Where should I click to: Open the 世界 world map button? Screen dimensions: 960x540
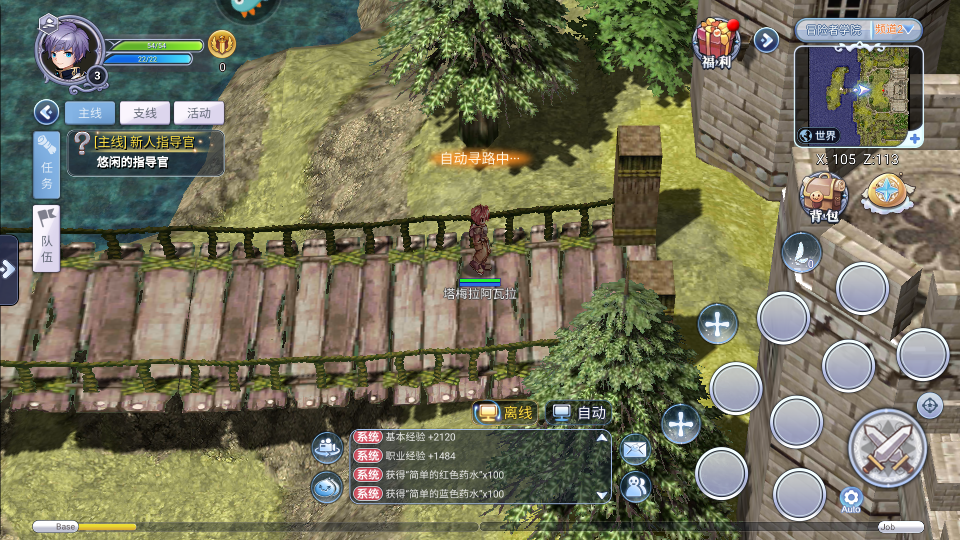coord(819,135)
